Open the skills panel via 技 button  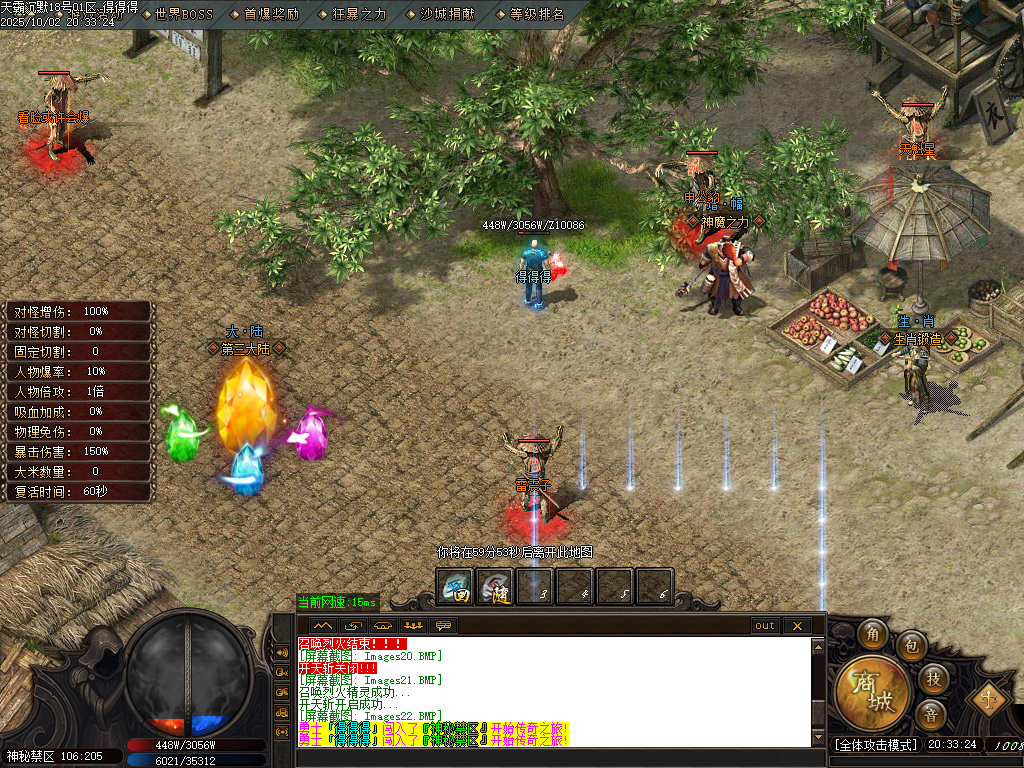(932, 679)
